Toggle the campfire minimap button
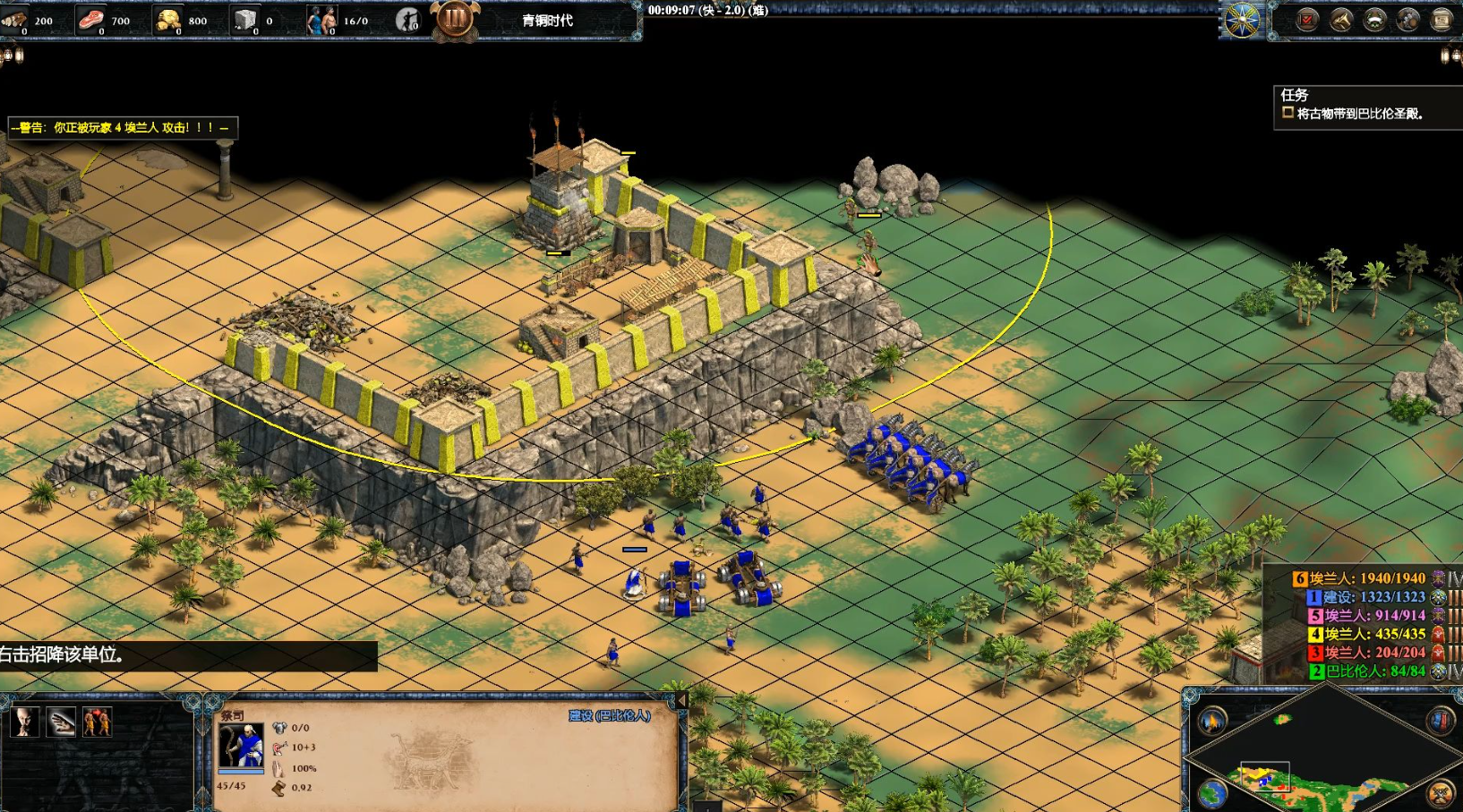 click(x=1212, y=721)
